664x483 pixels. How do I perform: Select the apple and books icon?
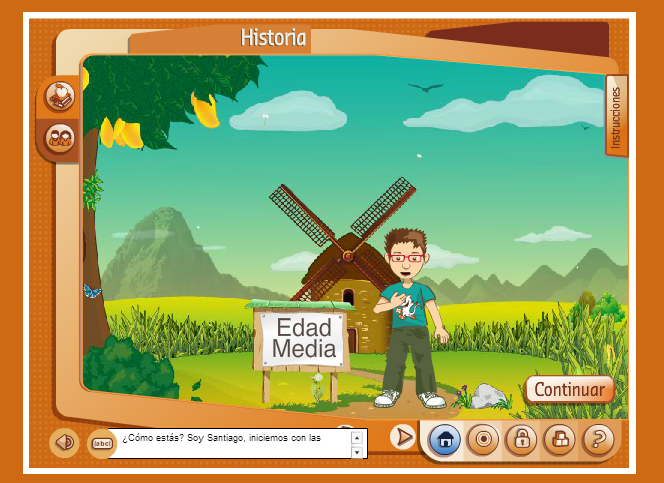coord(61,97)
